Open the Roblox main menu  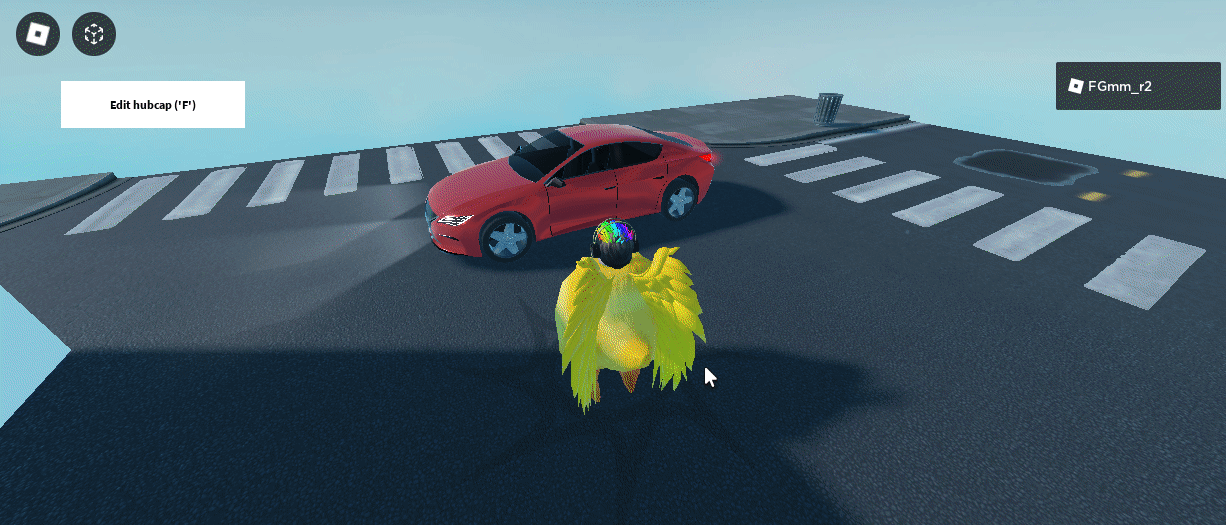tap(38, 35)
